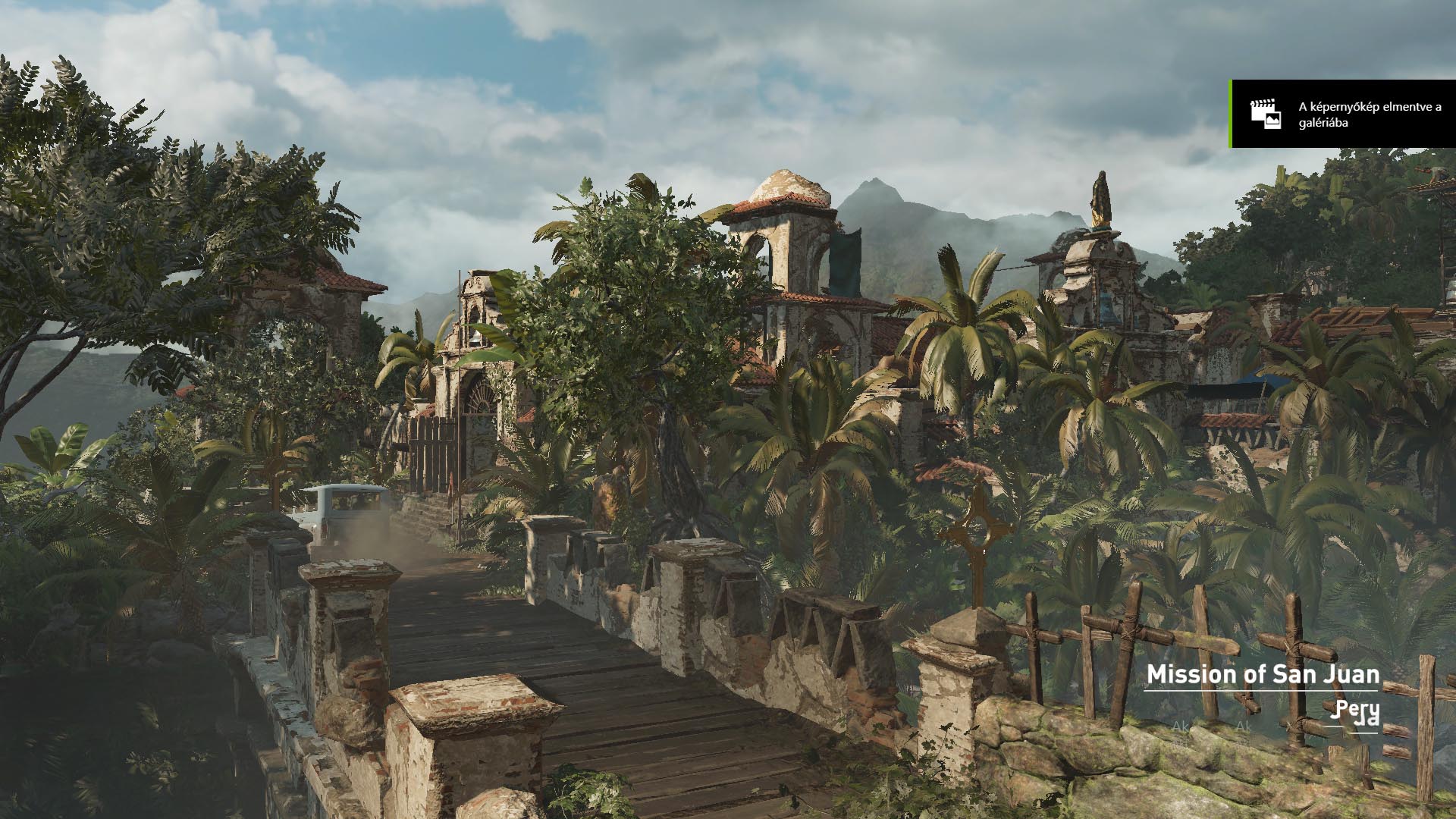The height and width of the screenshot is (819, 1456).
Task: Open the screenshot saved to gallery notification
Action: [1343, 114]
